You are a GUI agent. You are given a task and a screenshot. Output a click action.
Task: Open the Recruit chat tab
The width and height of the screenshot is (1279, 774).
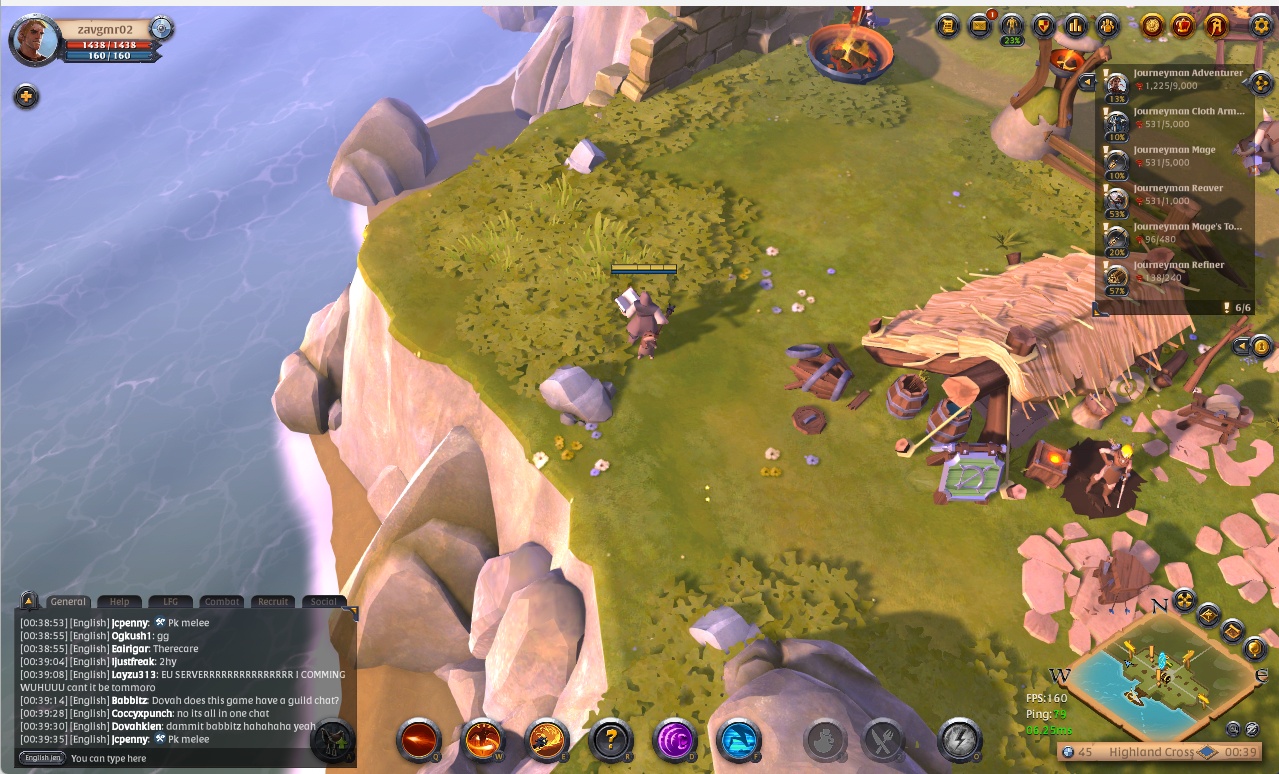273,602
